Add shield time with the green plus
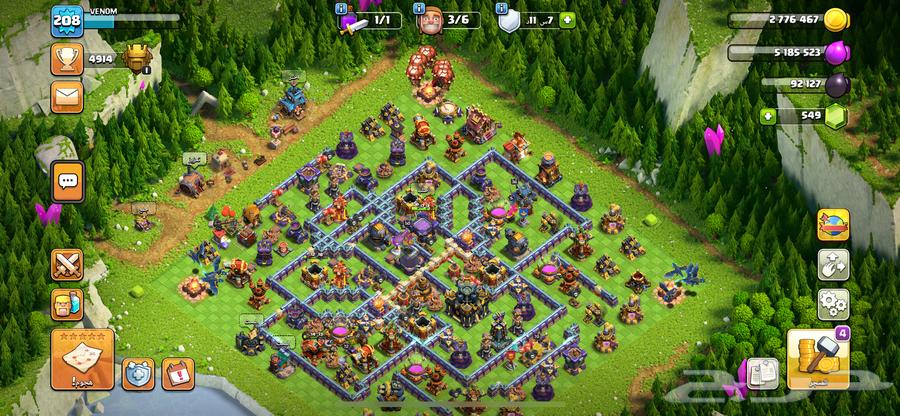The width and height of the screenshot is (900, 416). point(568,19)
